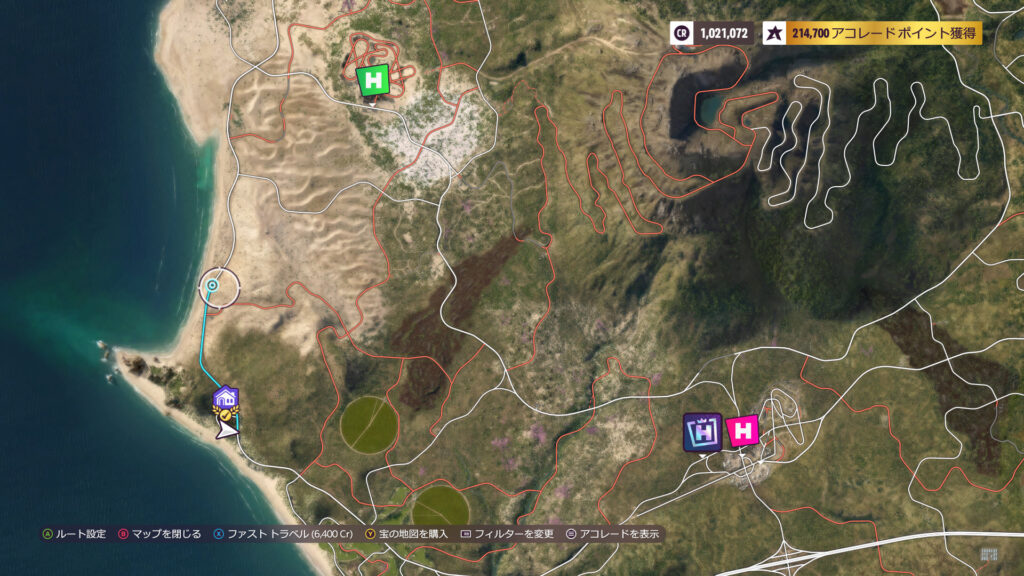Select the purple player house marker
This screenshot has width=1024, height=576.
(x=226, y=399)
